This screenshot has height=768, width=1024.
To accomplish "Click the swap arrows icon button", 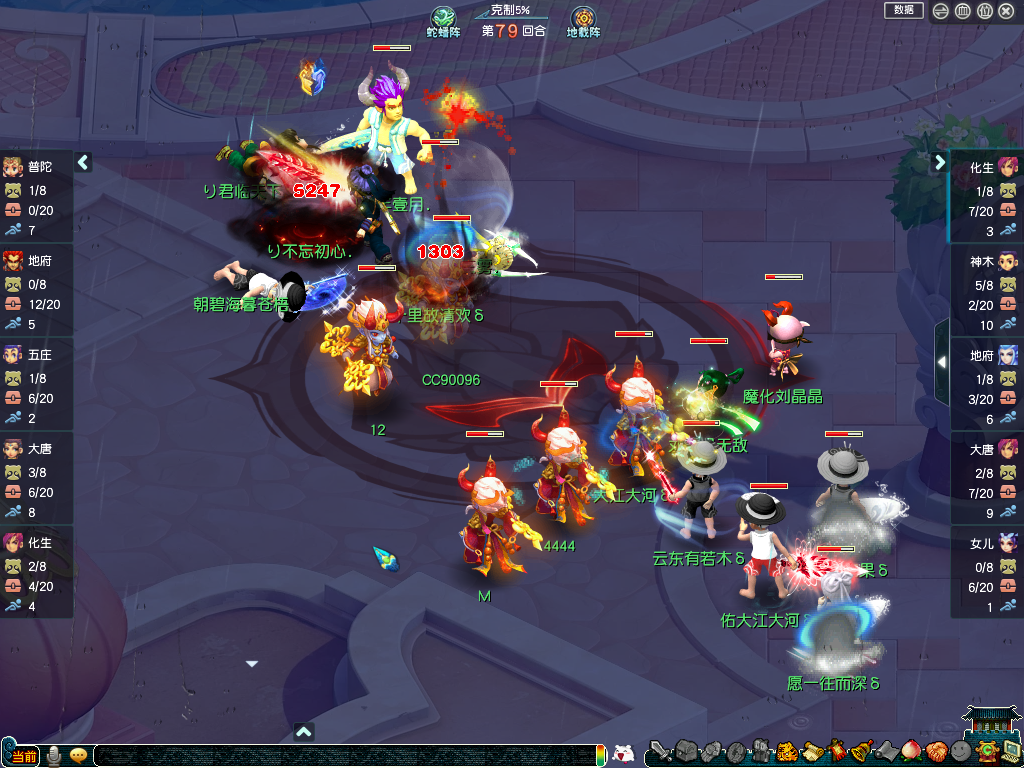I will [940, 11].
